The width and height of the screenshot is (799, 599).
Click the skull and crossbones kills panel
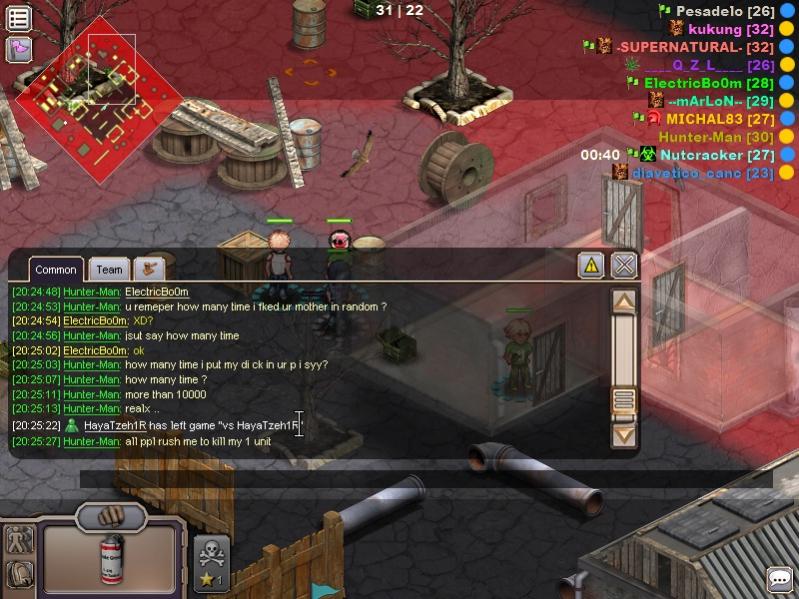(x=212, y=564)
